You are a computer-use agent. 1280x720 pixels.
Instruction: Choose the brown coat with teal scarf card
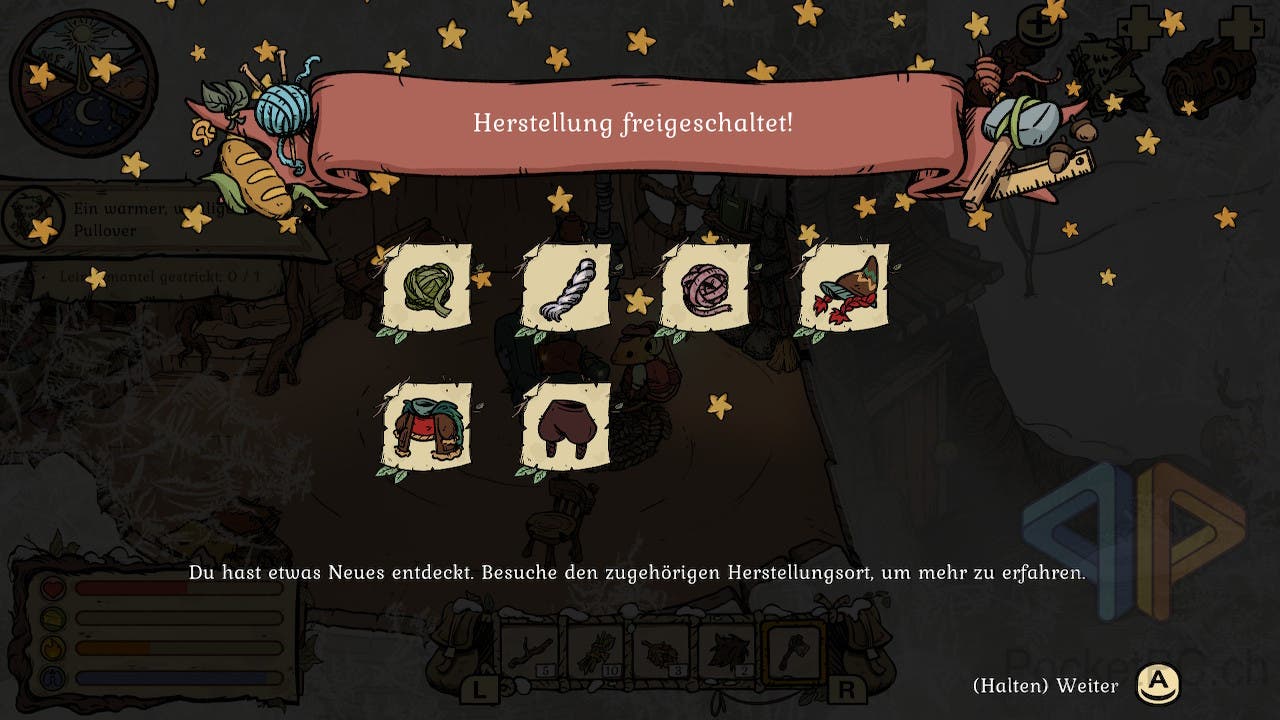[427, 426]
